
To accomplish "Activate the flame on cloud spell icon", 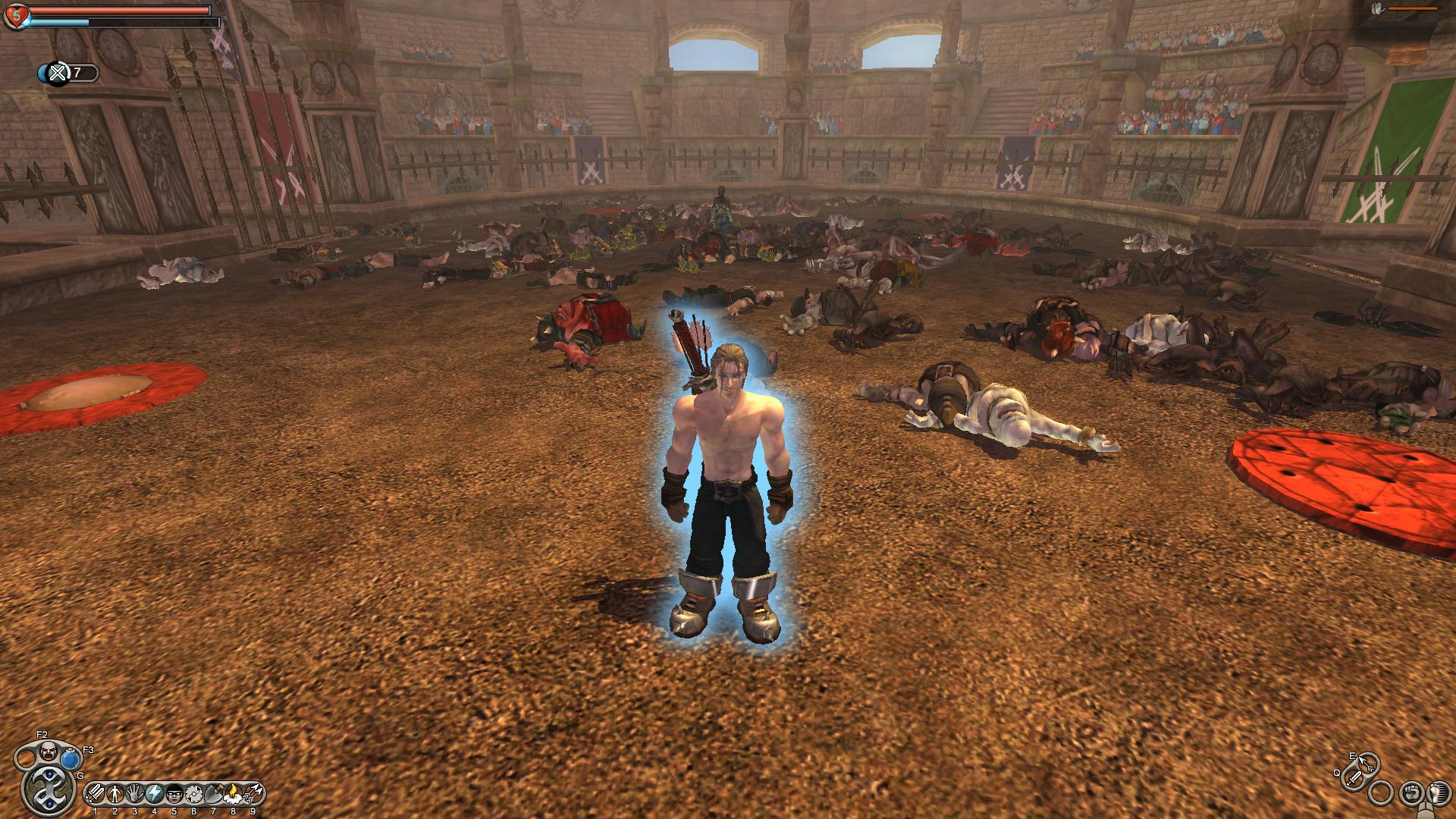I will point(234,794).
